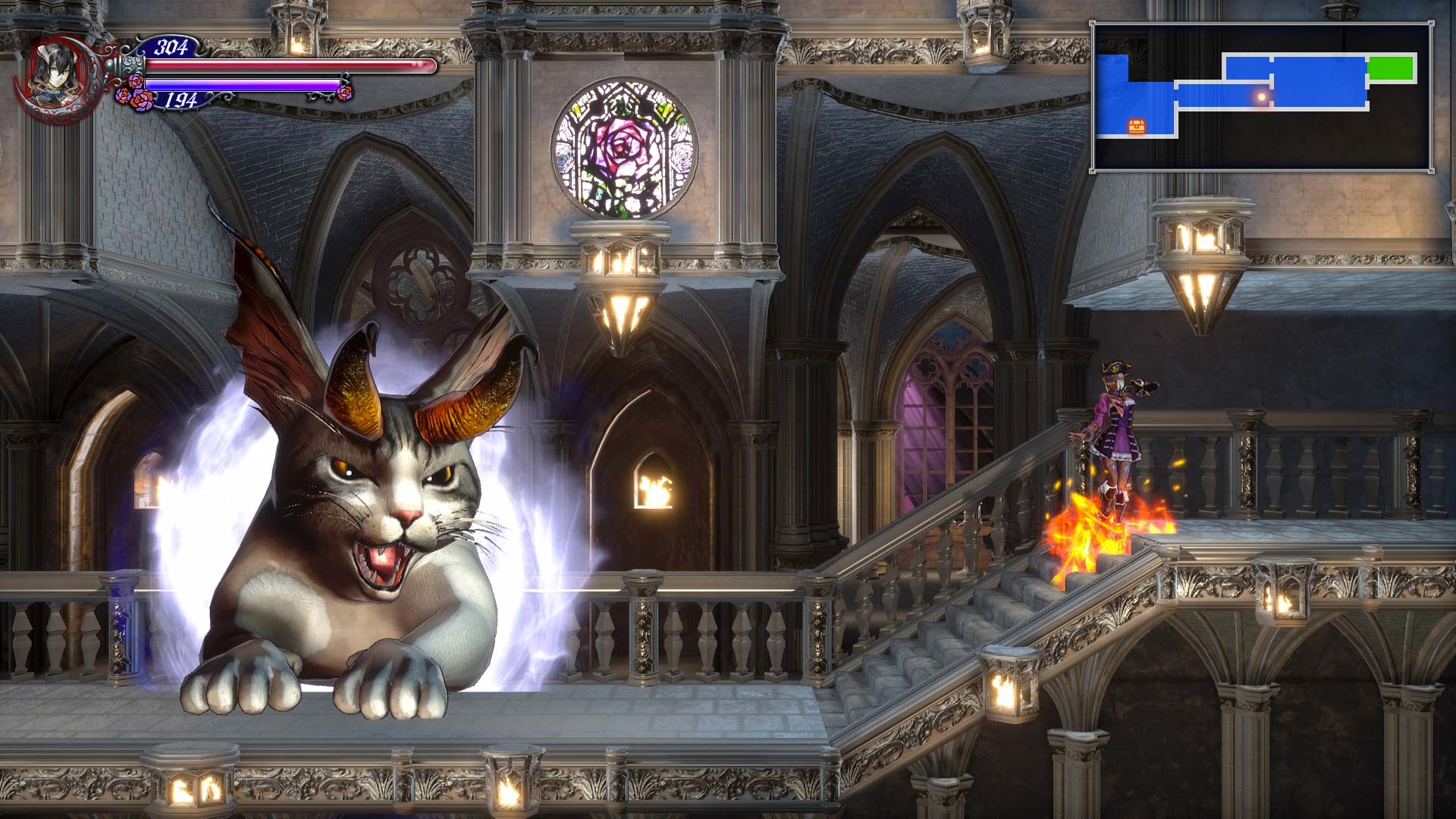Viewport: 1456px width, 819px height.
Task: Click the green room on the minimap
Action: (x=1391, y=68)
